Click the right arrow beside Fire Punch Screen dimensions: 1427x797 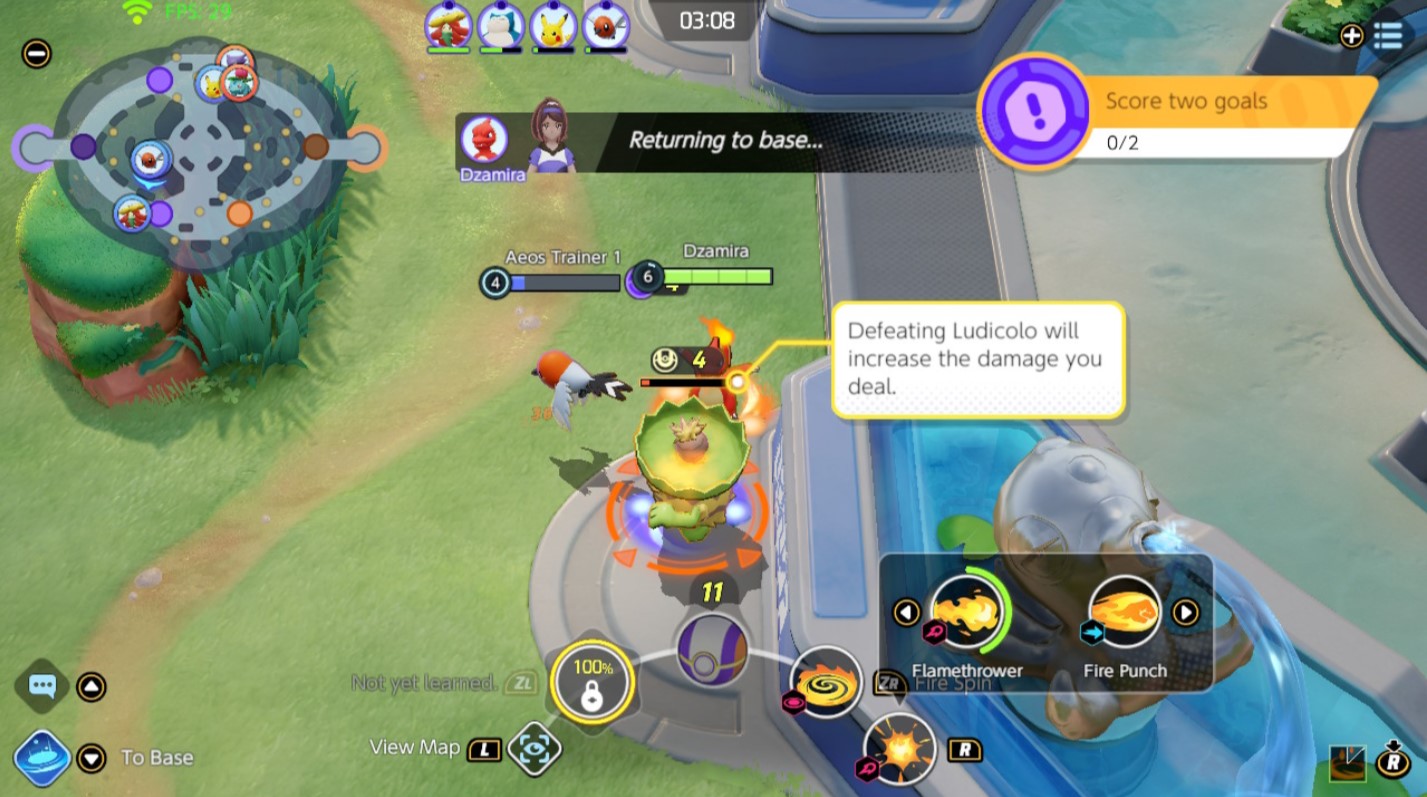click(x=1185, y=611)
